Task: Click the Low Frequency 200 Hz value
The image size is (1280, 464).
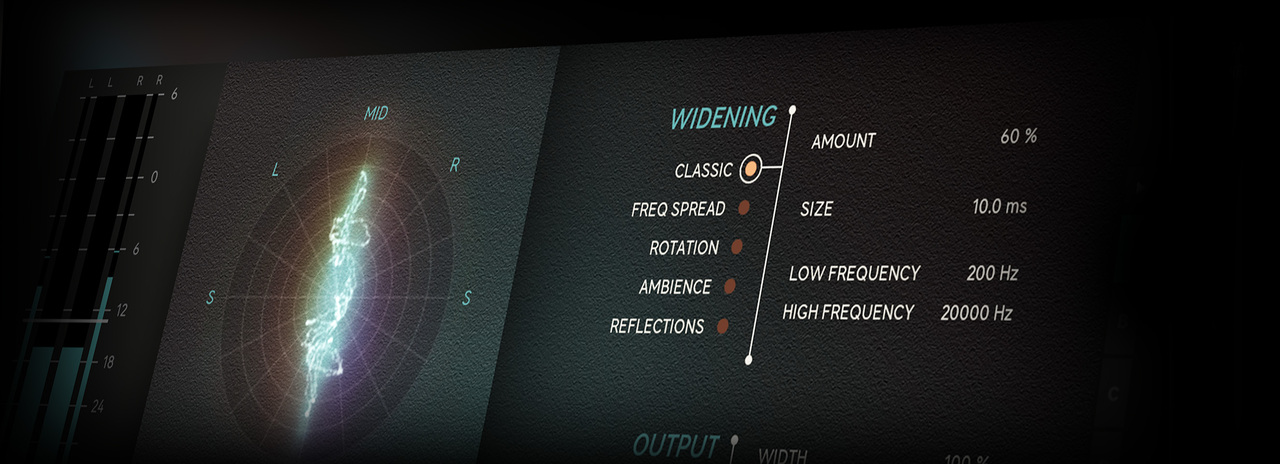Action: [991, 273]
